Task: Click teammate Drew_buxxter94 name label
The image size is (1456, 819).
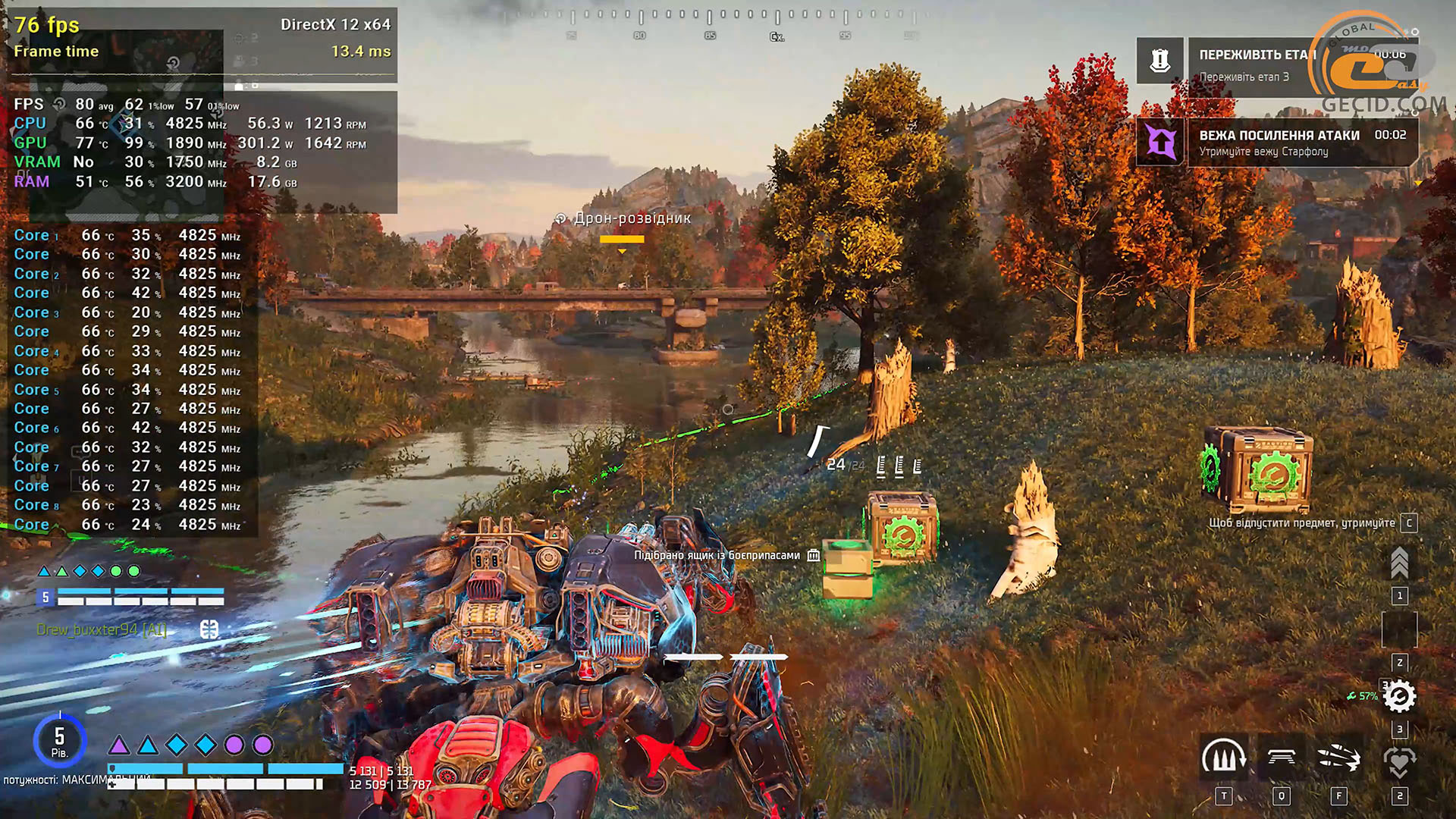Action: point(102,629)
